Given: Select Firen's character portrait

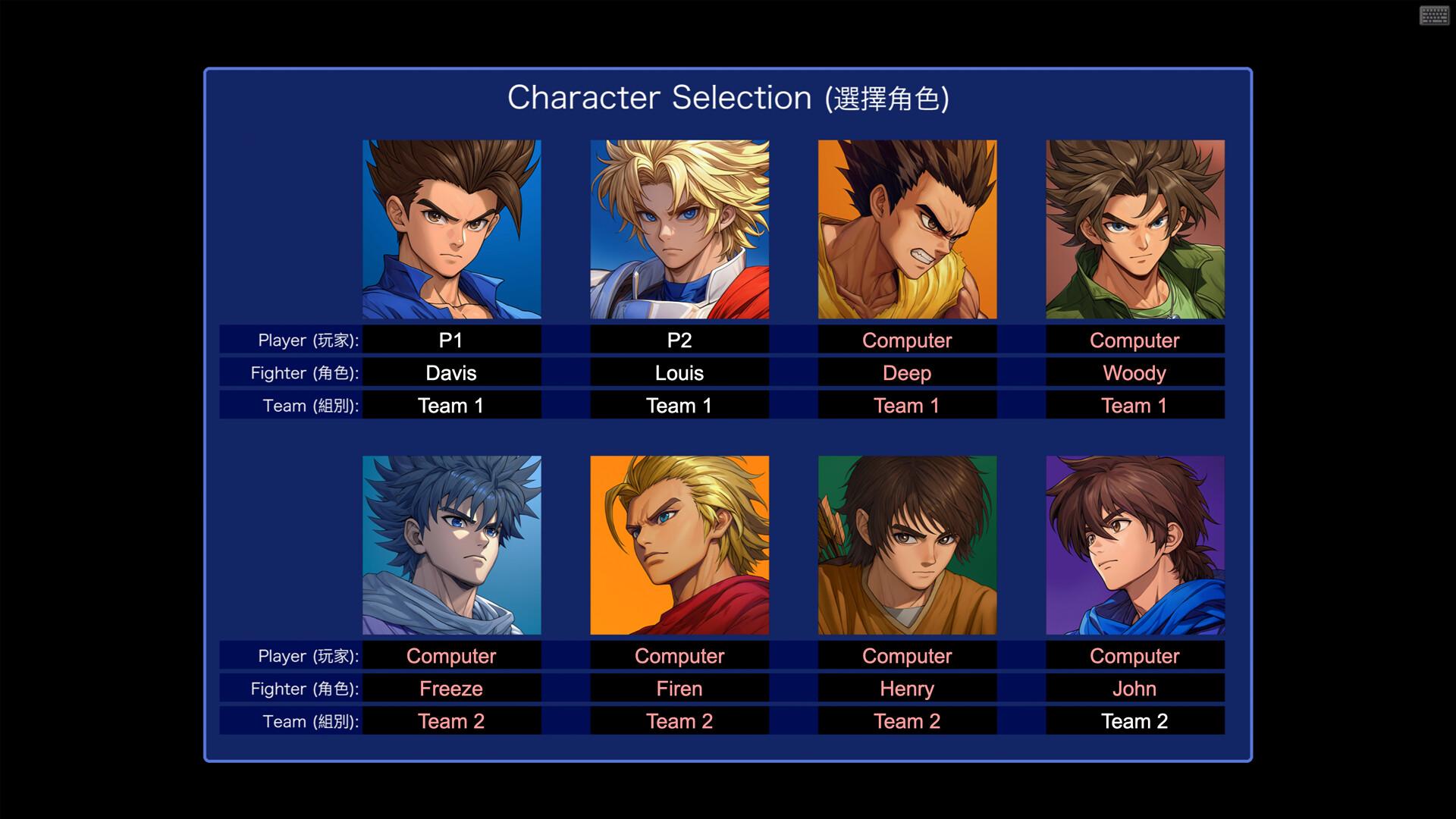Looking at the screenshot, I should pyautogui.click(x=679, y=544).
